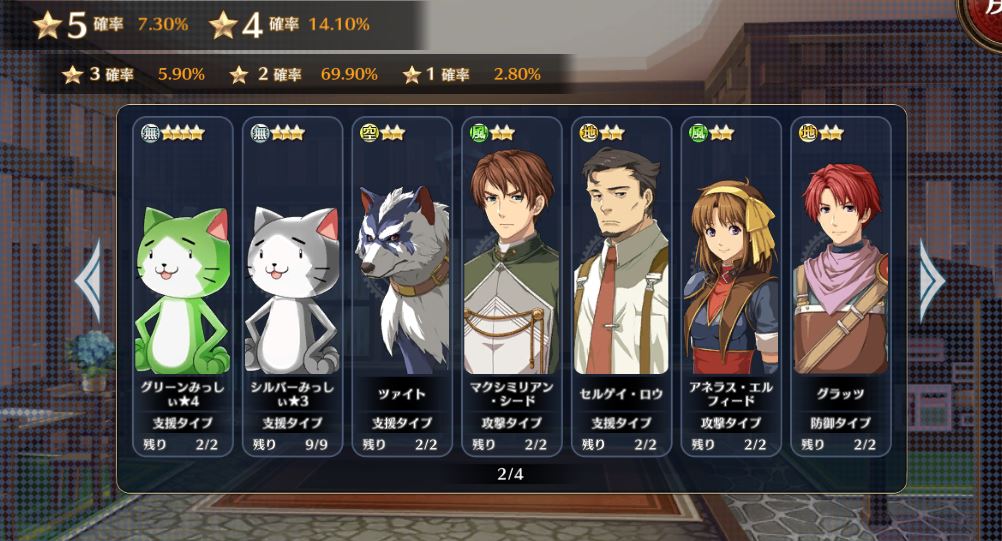Image resolution: width=1002 pixels, height=541 pixels.
Task: Select the グラッツ red-haired character card
Action: pyautogui.click(x=841, y=287)
